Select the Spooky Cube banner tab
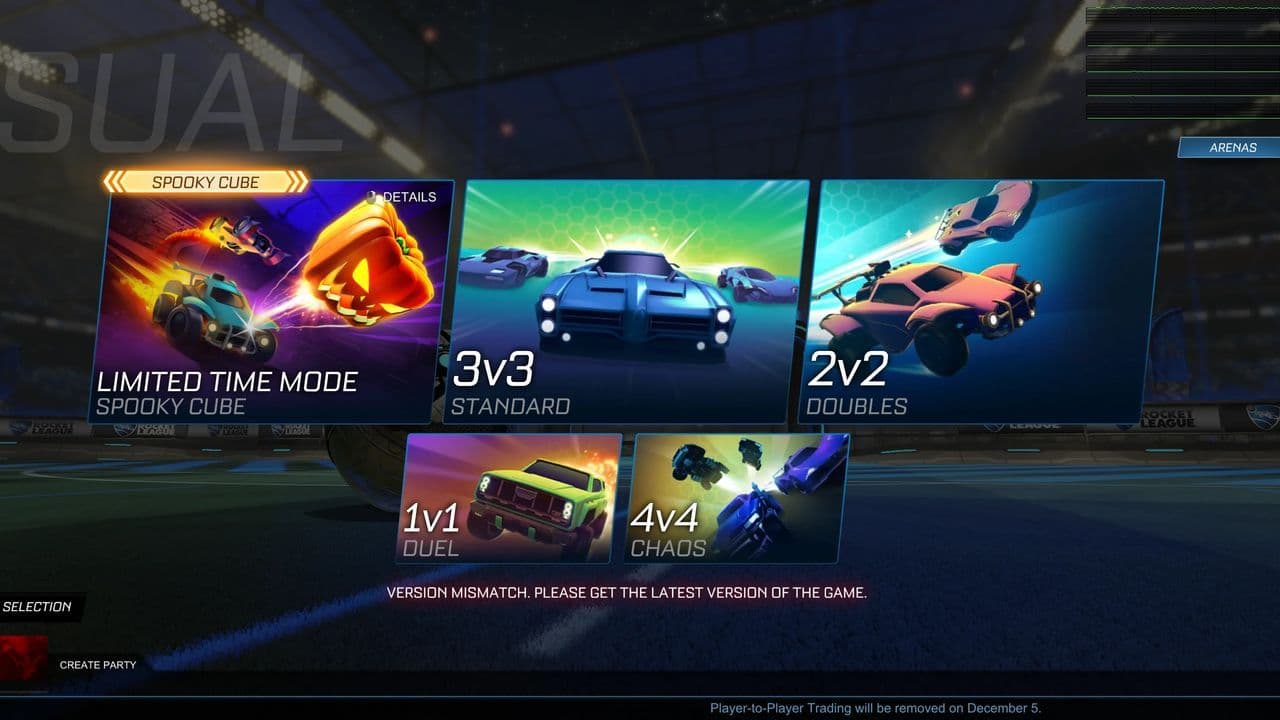This screenshot has height=720, width=1280. coord(205,181)
